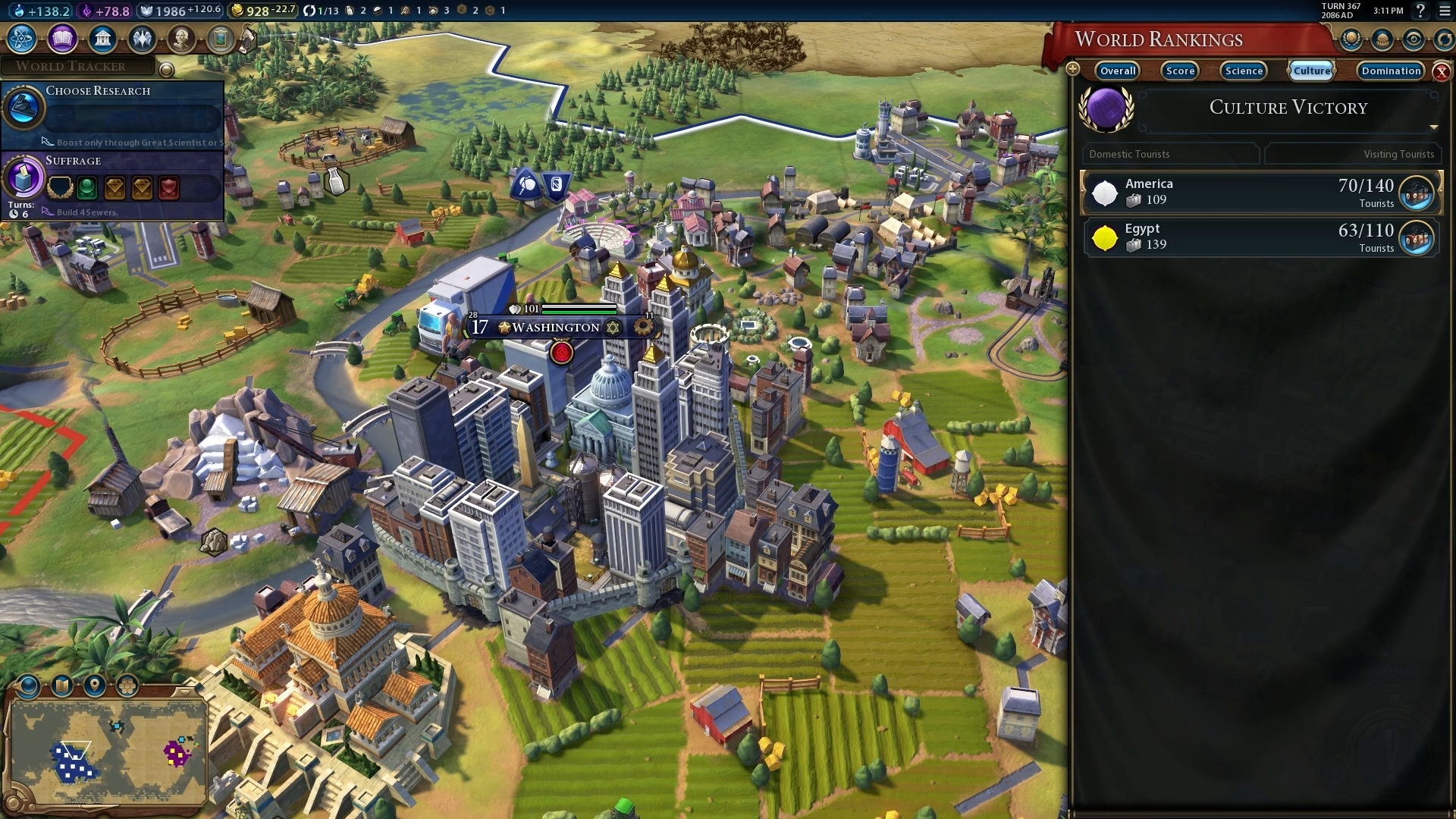The image size is (1456, 819).
Task: Open the science technology tree button
Action: click(x=22, y=38)
